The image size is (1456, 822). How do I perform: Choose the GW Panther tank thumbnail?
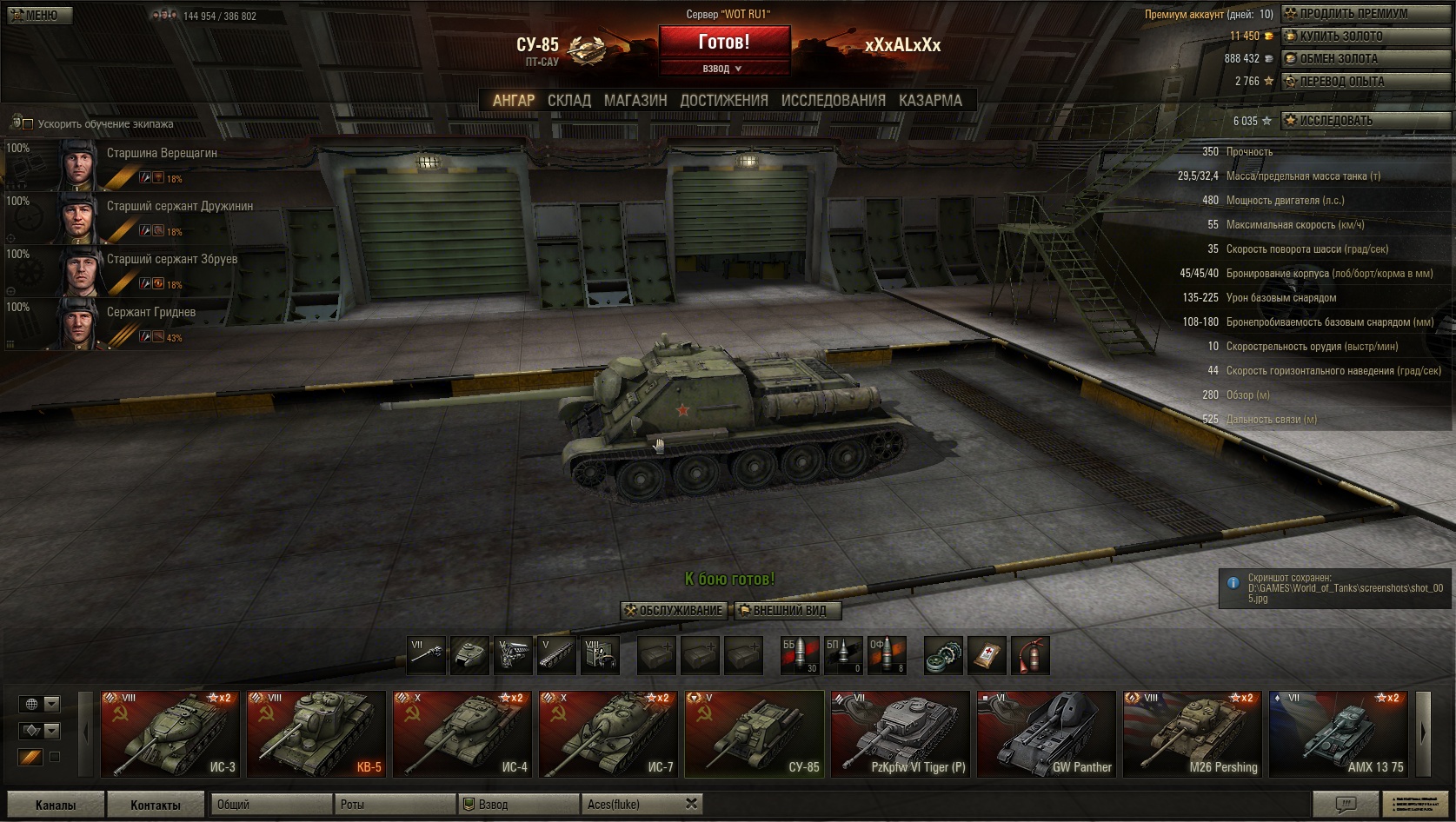pyautogui.click(x=1047, y=733)
